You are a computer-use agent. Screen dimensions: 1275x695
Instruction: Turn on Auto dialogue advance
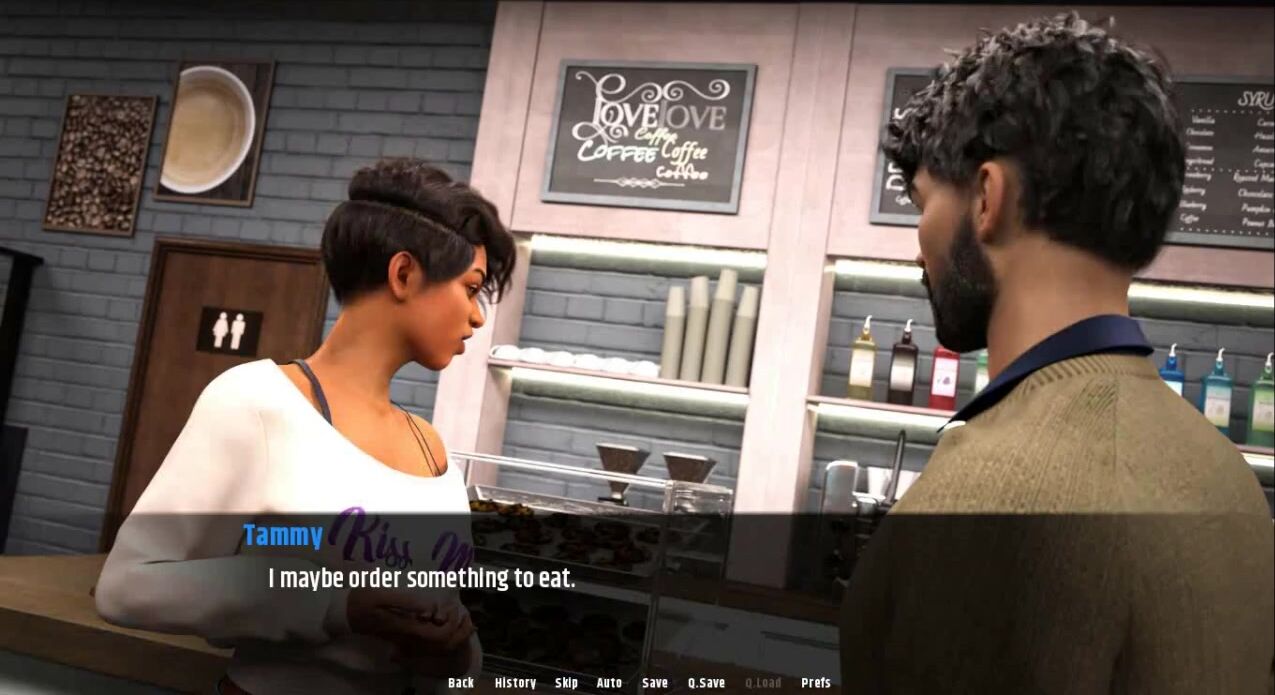click(x=609, y=683)
